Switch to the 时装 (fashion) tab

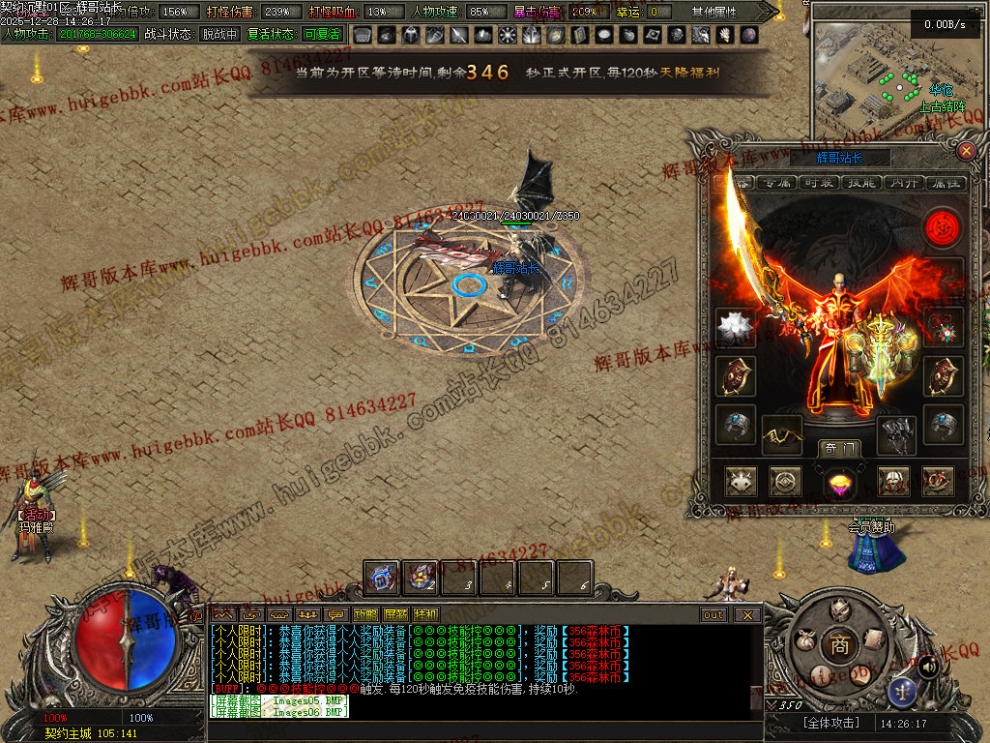819,183
